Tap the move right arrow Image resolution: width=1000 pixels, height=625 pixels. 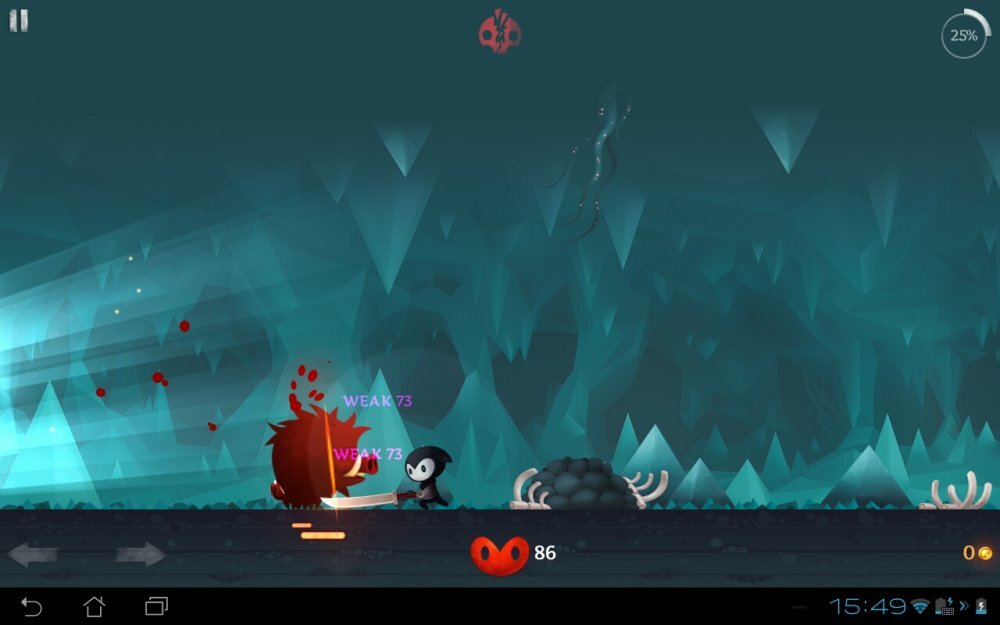pos(140,554)
